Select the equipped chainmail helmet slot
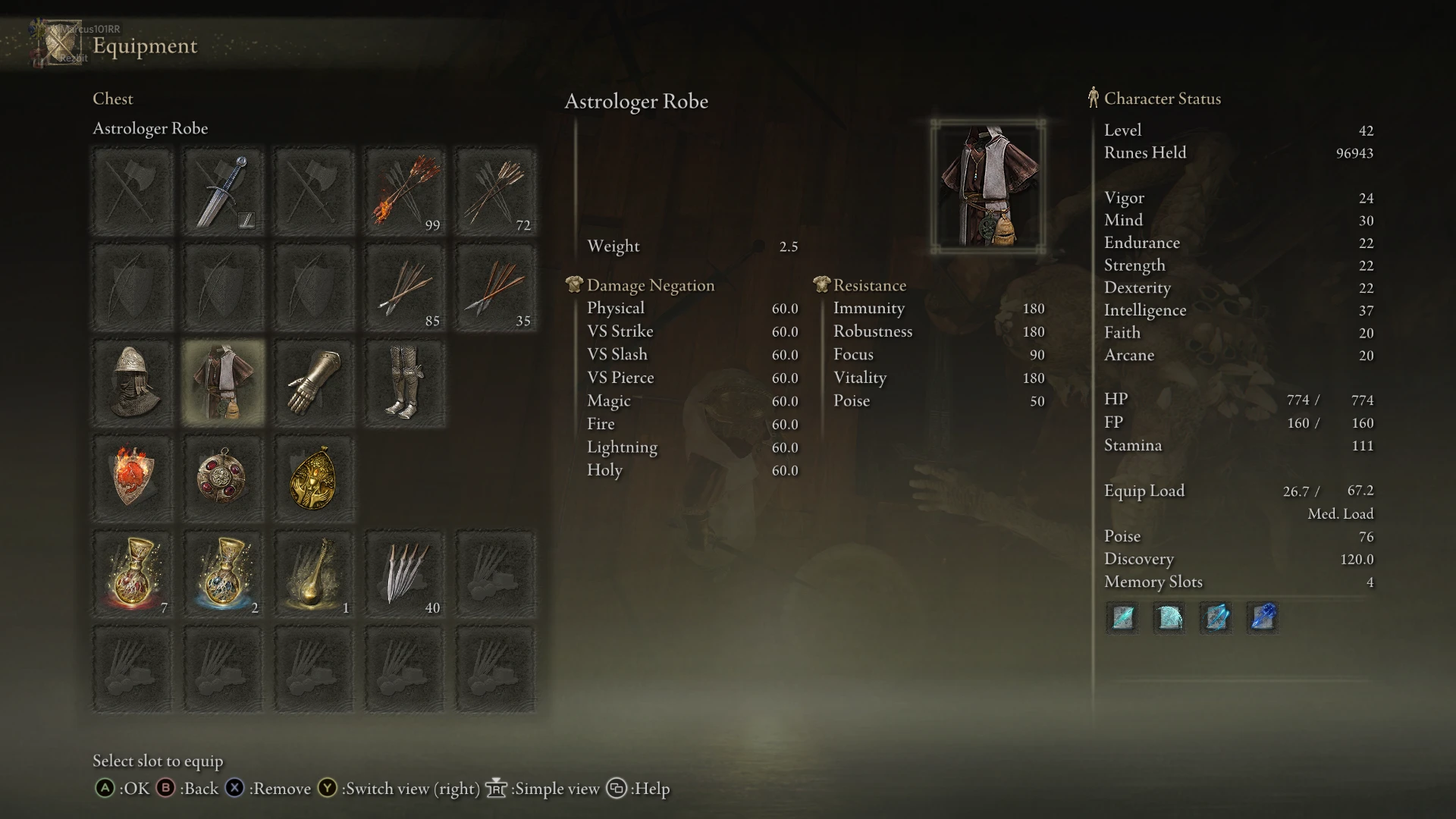1456x819 pixels. [132, 383]
